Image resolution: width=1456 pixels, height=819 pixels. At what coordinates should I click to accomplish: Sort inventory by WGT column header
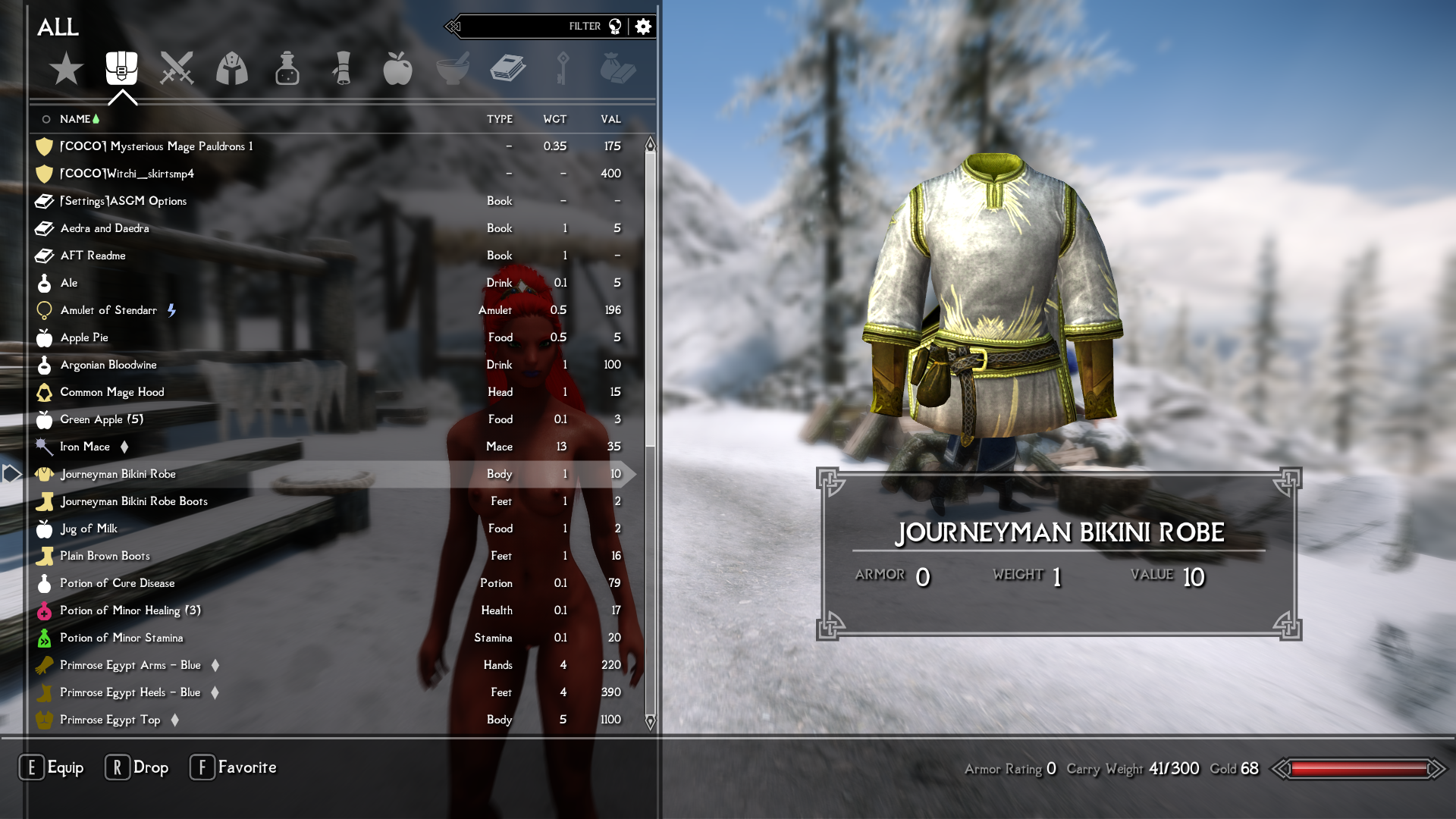pyautogui.click(x=555, y=119)
